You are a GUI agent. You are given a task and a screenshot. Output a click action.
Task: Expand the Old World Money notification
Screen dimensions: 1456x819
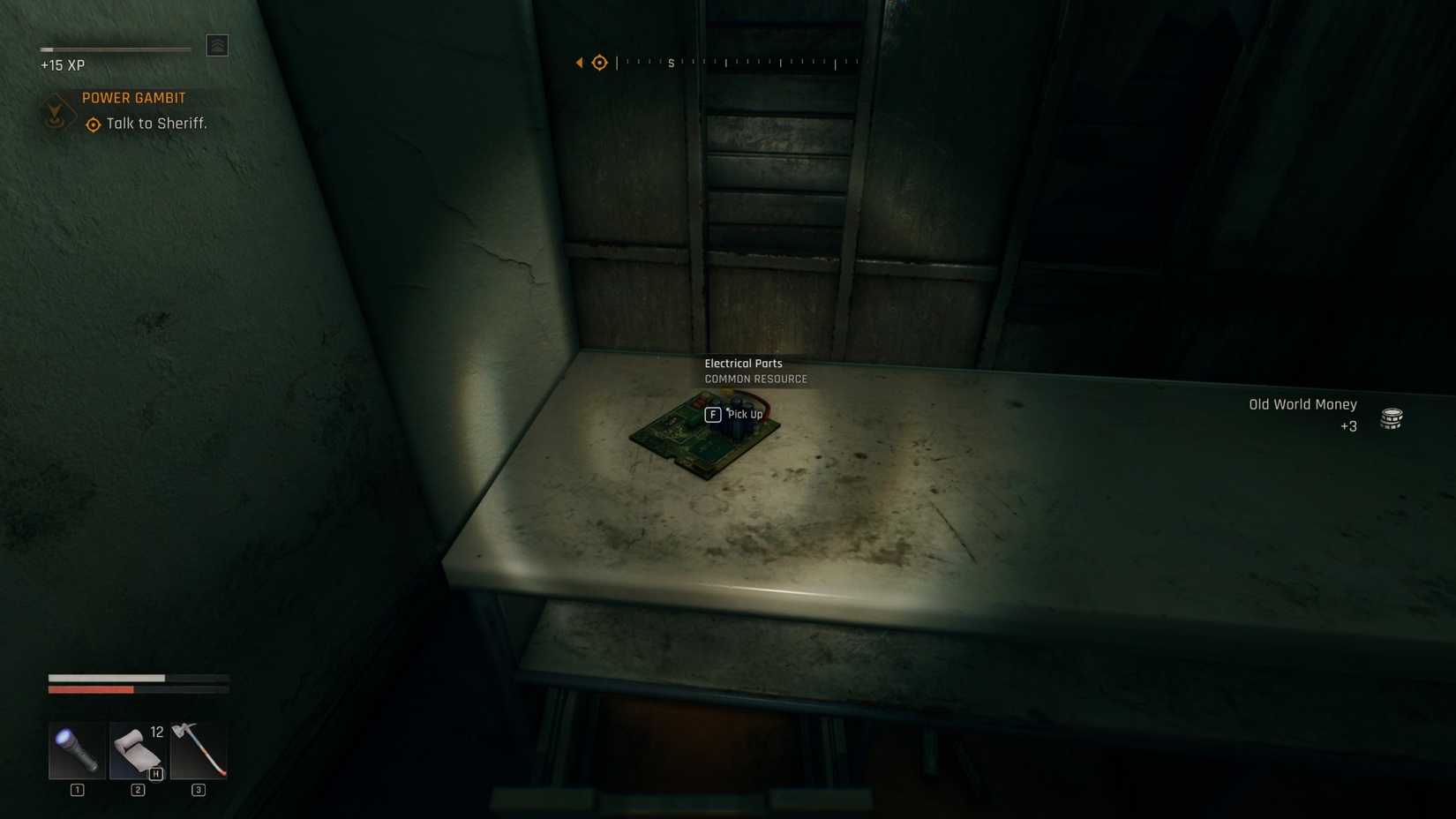(1302, 404)
